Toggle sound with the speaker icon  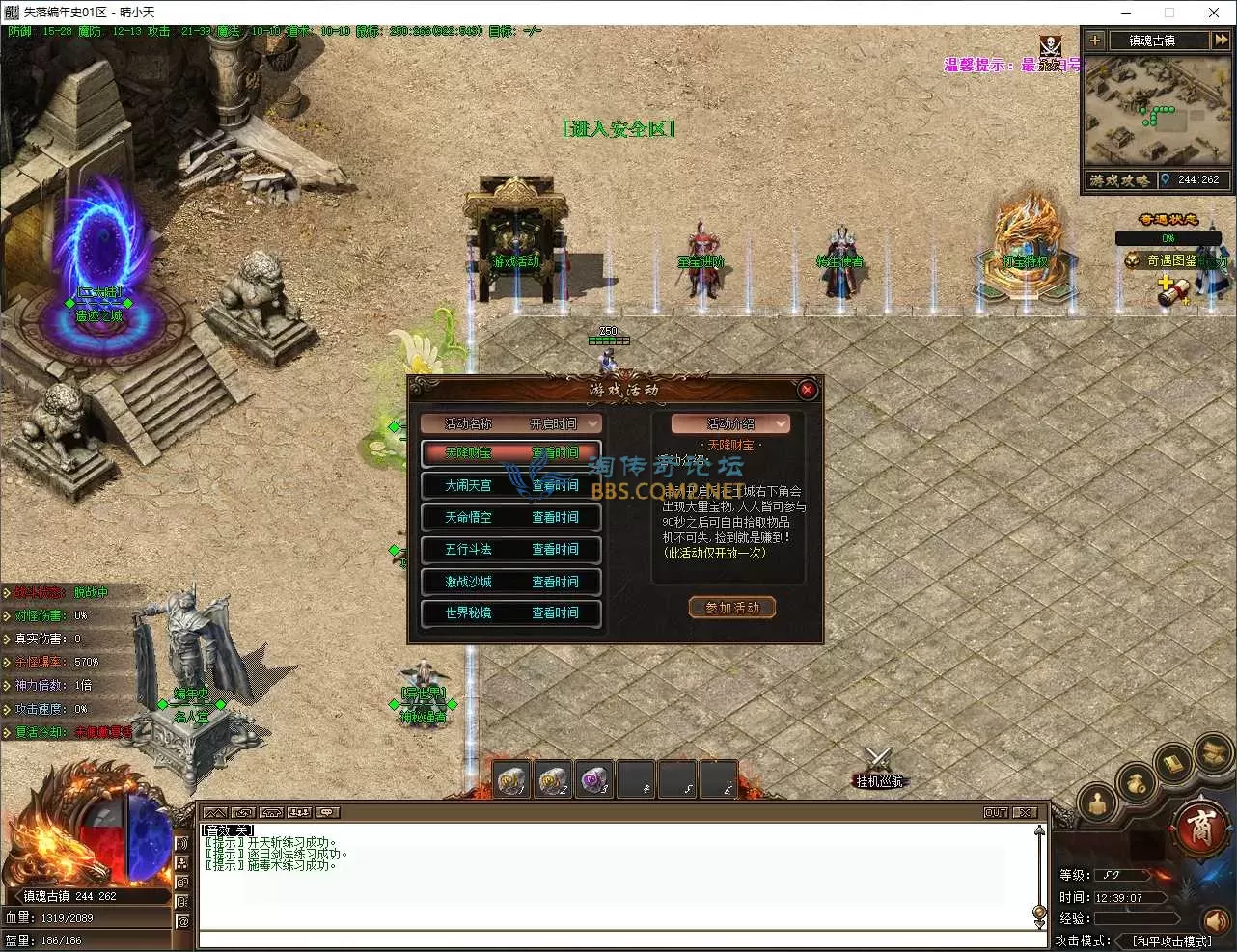[x=1217, y=920]
